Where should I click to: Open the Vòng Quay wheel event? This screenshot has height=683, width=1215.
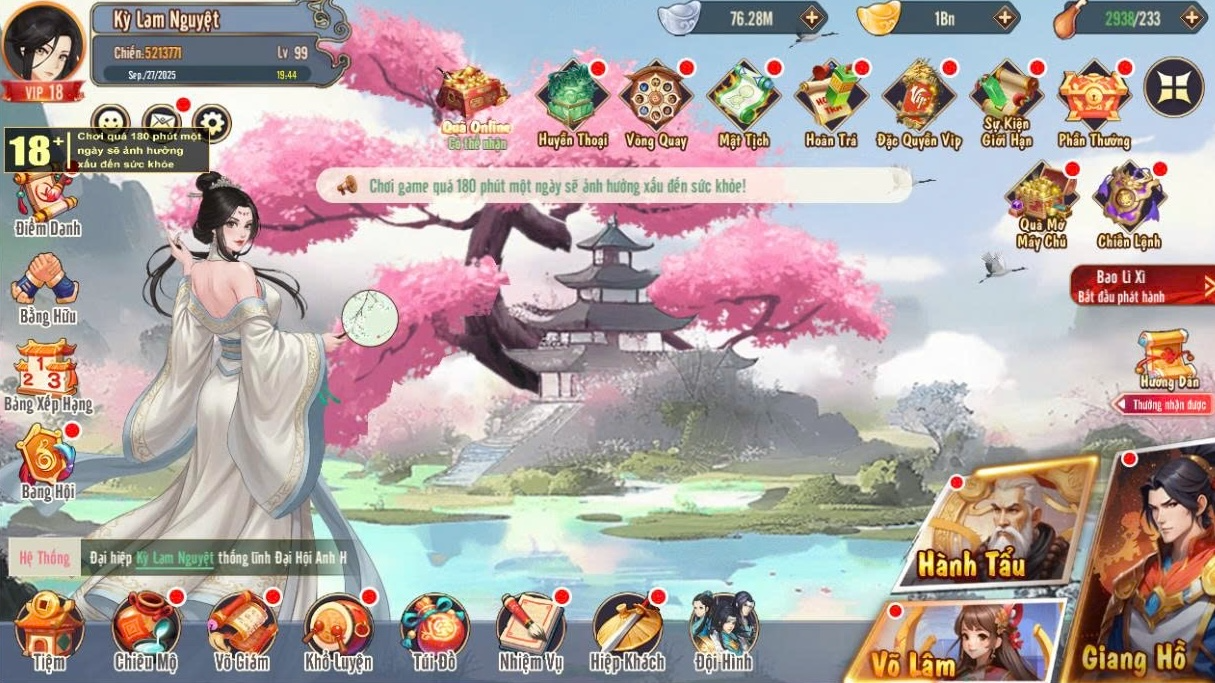coord(656,100)
